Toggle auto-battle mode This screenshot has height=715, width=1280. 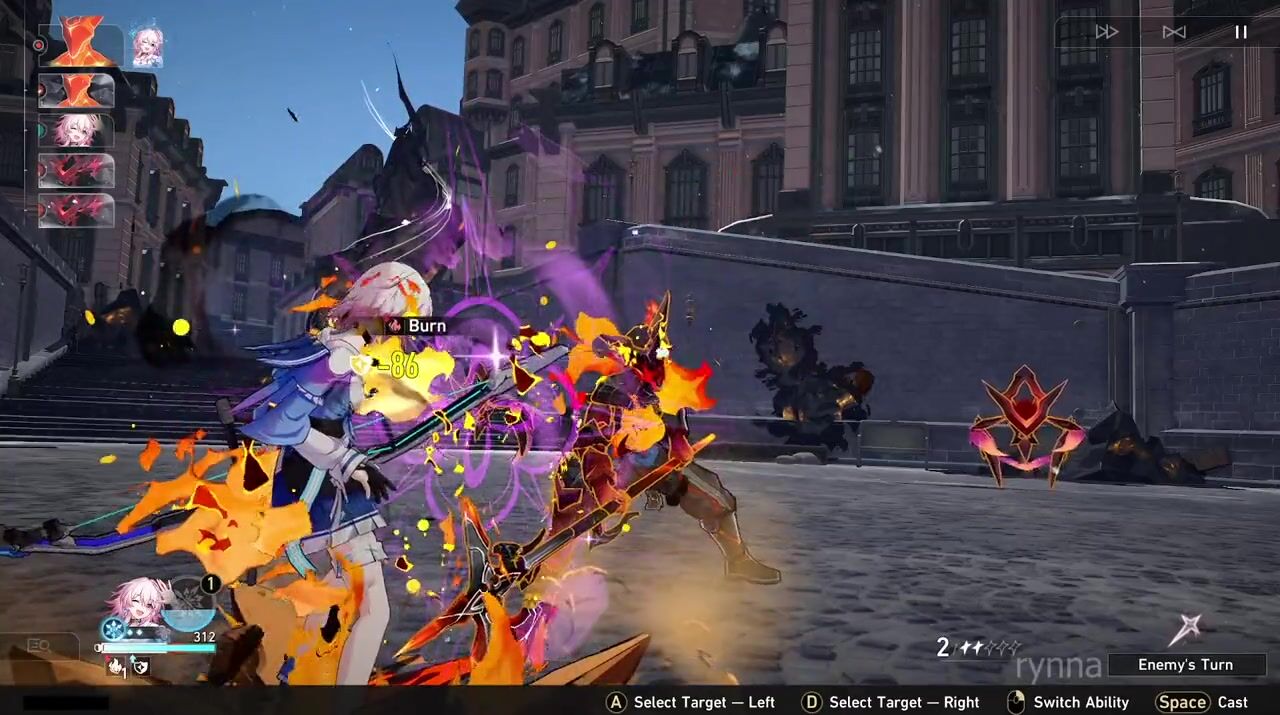[x=1174, y=32]
